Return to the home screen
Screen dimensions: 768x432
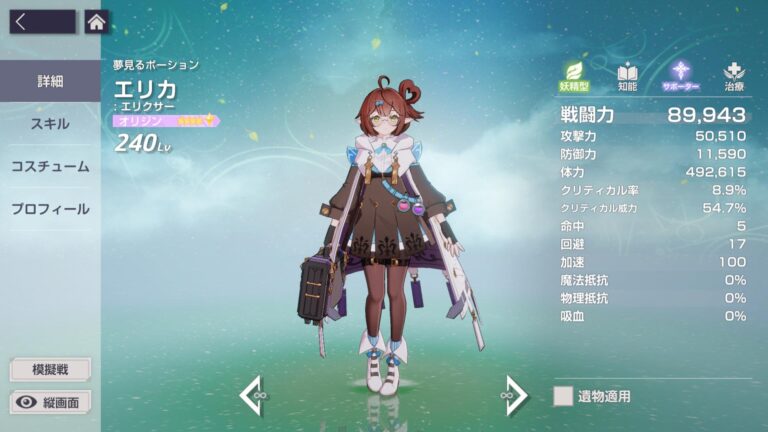(x=96, y=22)
